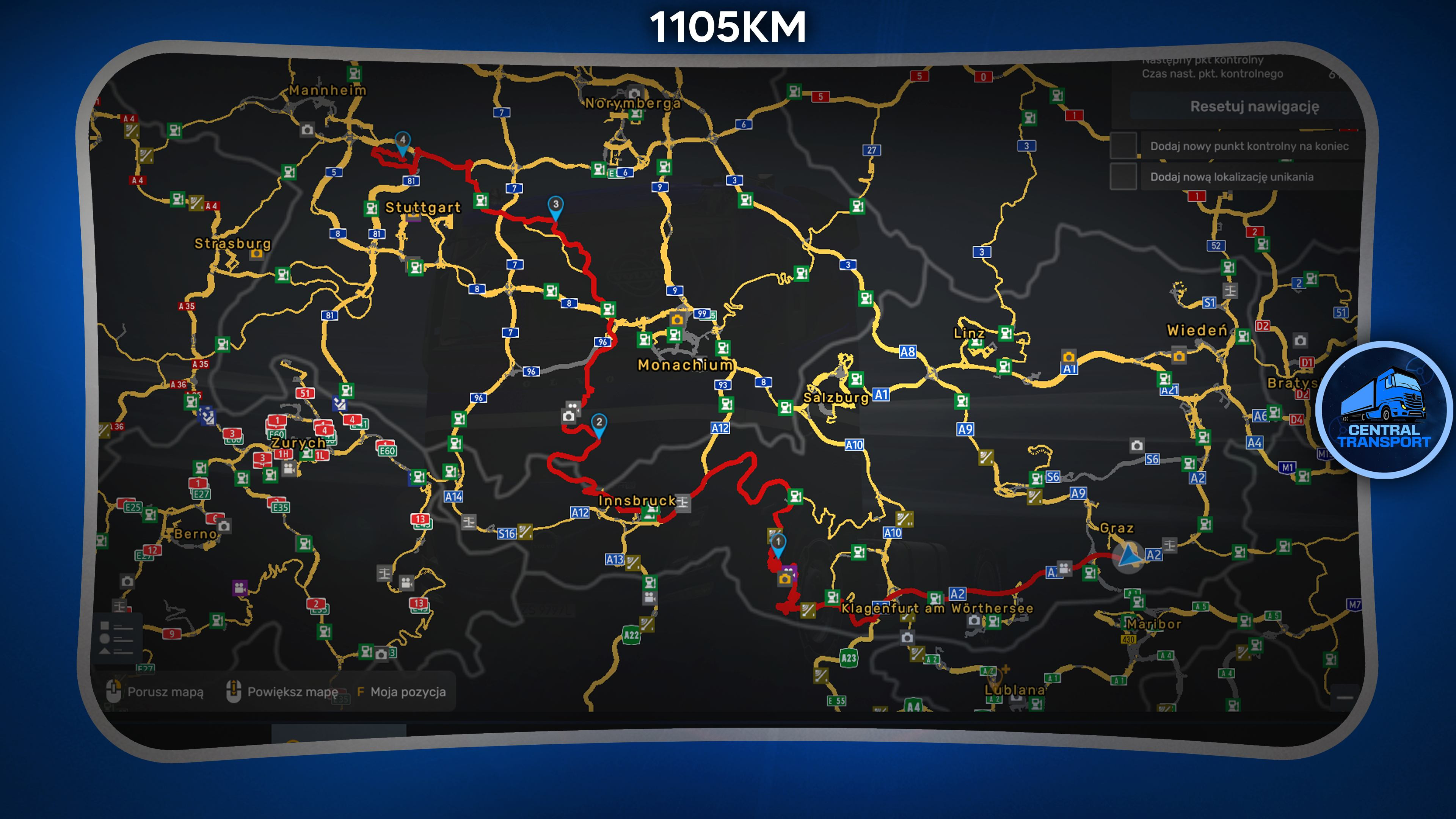Screen dimensions: 1456x819
Task: Select Dodaj nowy punkt kontrolny na koniec
Action: click(1249, 146)
